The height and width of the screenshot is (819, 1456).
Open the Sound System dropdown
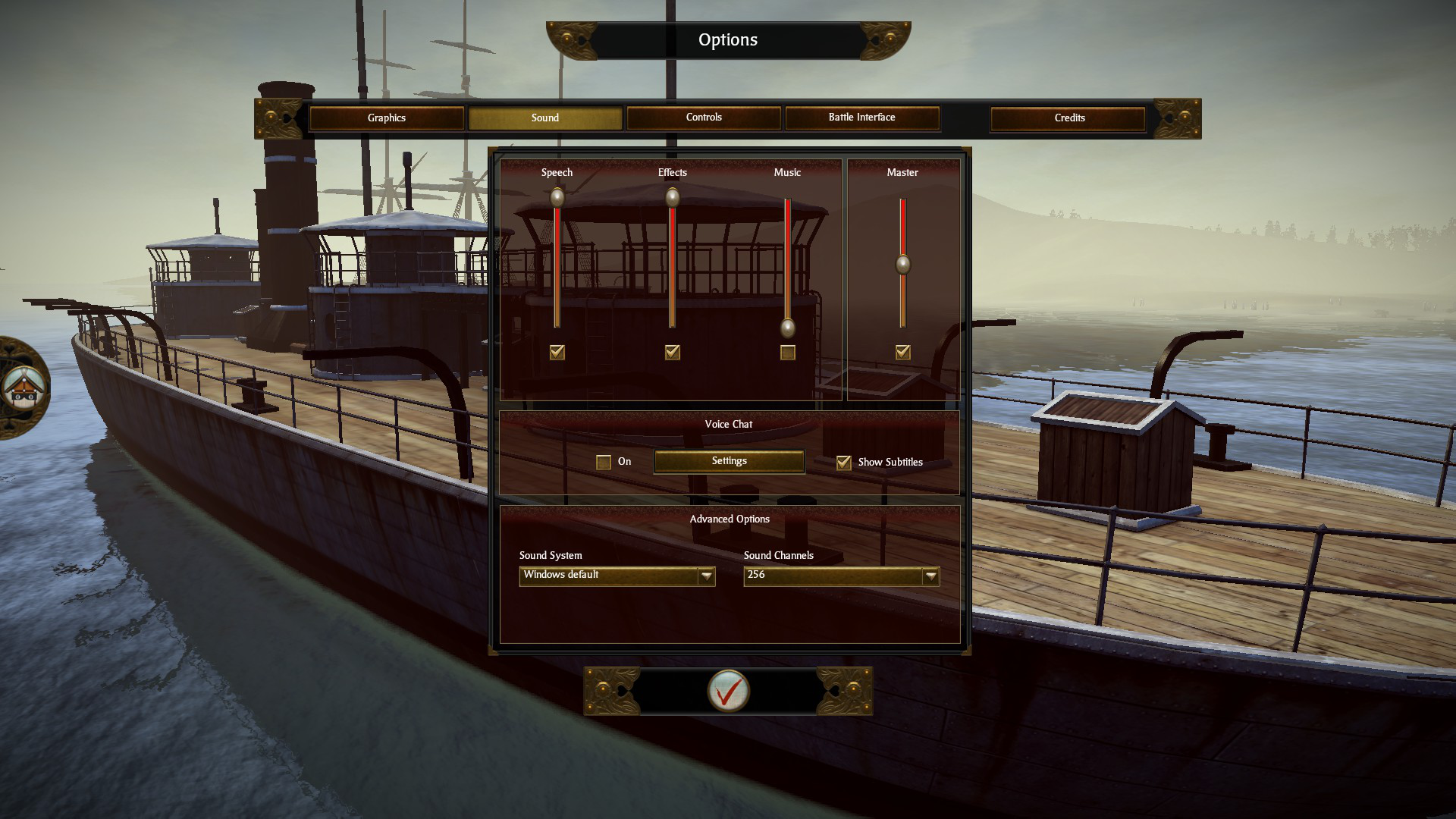pos(706,576)
